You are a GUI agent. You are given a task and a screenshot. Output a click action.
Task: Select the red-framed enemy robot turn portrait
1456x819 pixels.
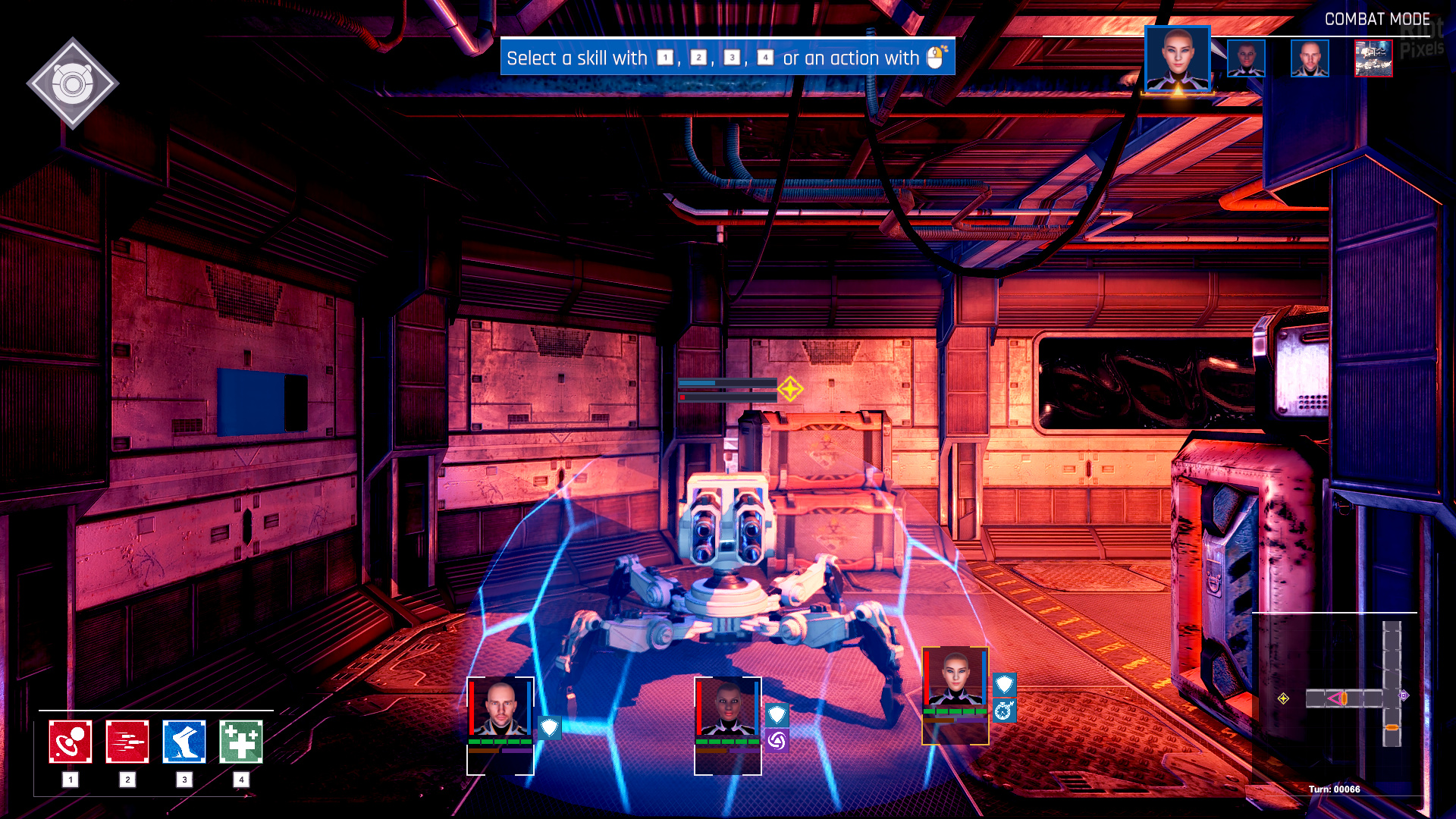pyautogui.click(x=1373, y=59)
